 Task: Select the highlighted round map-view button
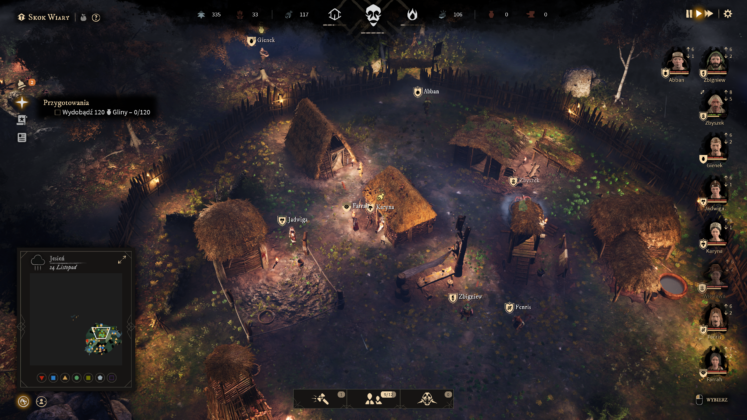(22, 401)
